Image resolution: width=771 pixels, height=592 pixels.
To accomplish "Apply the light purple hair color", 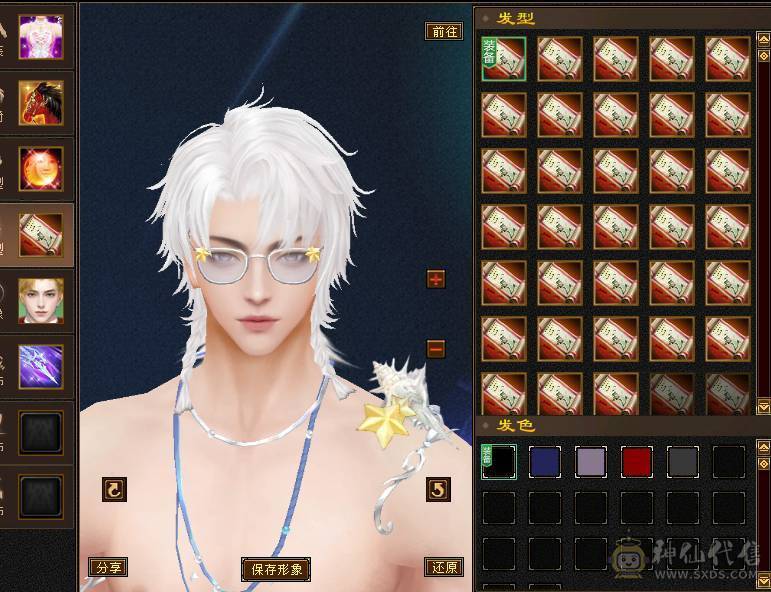I will (x=590, y=462).
